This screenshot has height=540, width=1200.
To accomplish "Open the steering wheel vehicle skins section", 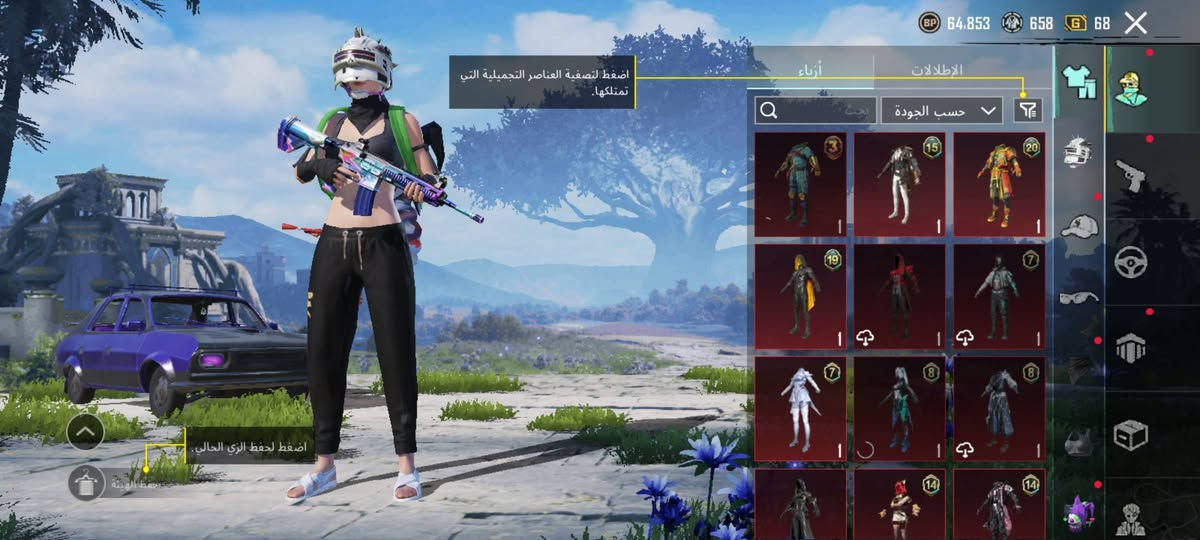I will (1132, 262).
